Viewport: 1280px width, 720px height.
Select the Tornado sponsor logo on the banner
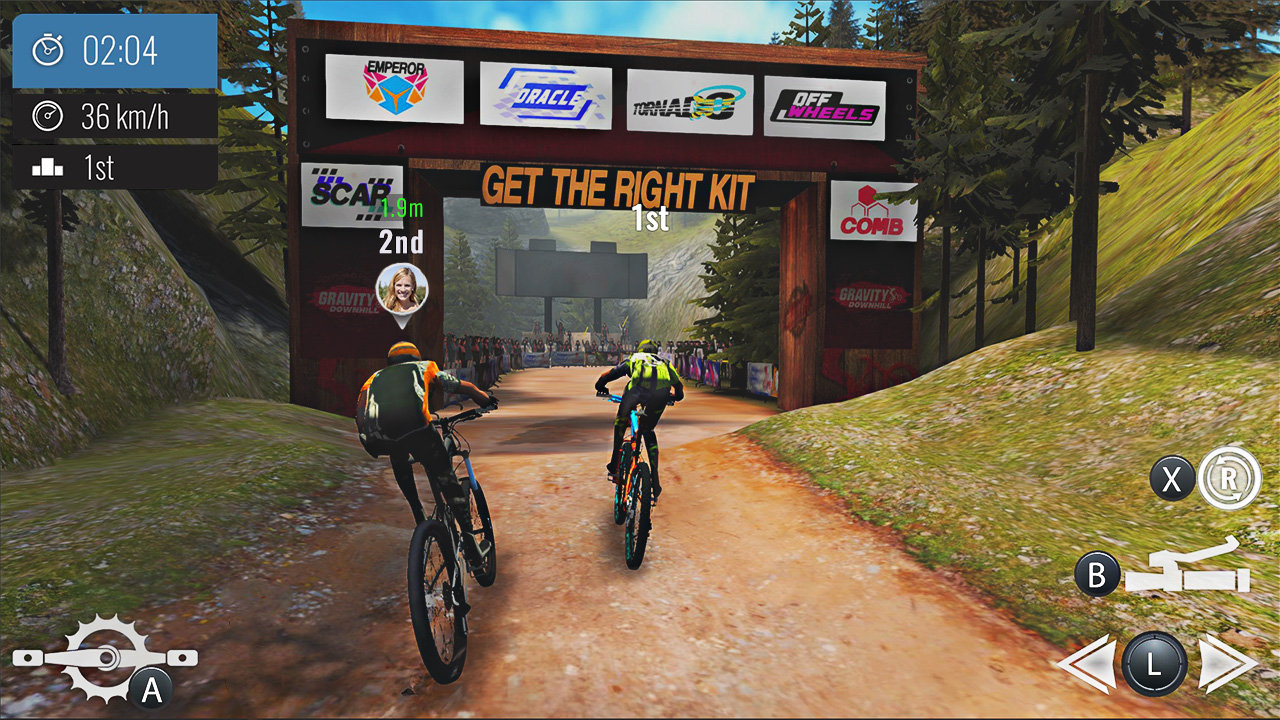(x=688, y=99)
